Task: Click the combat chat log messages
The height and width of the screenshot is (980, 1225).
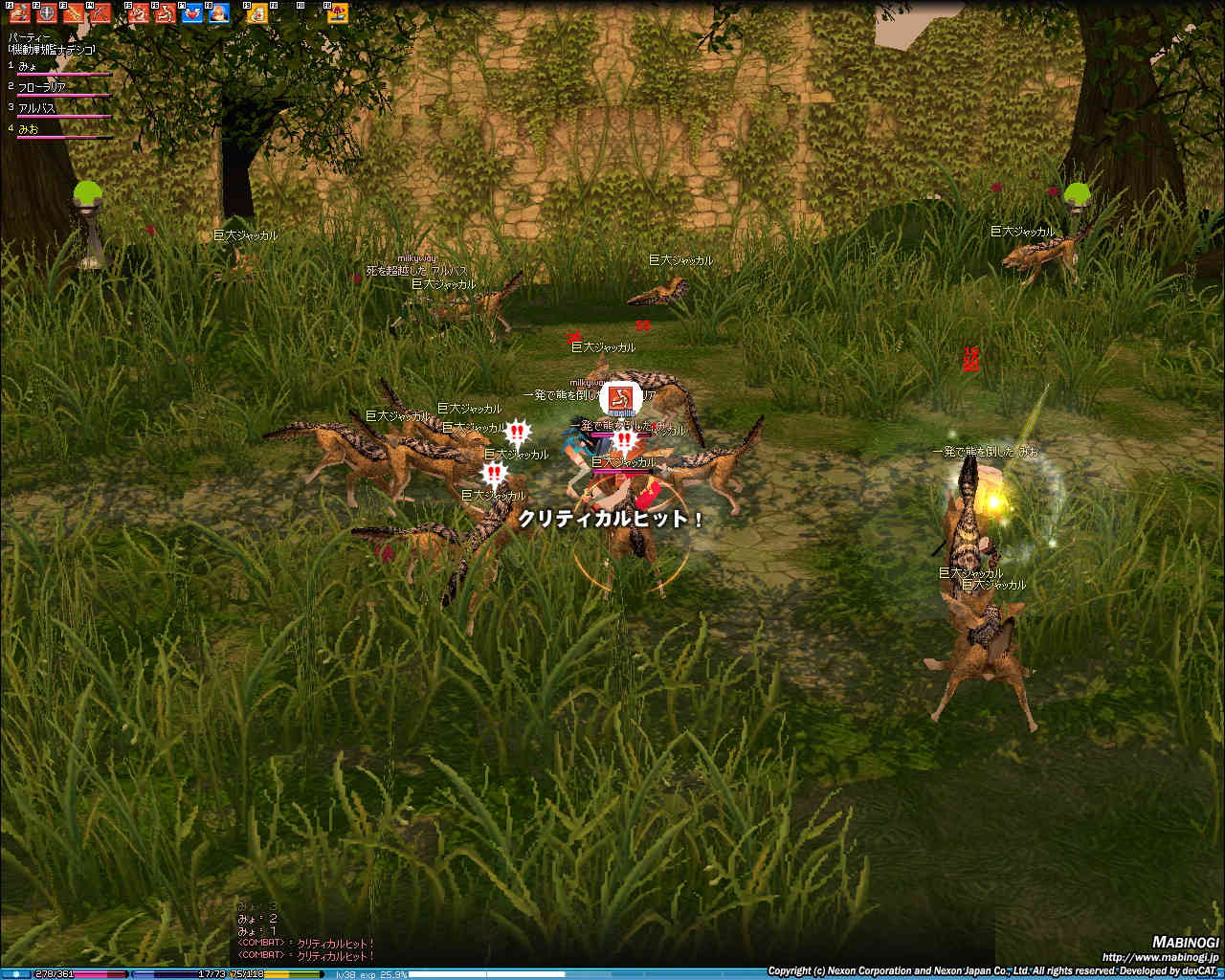Action: [306, 949]
